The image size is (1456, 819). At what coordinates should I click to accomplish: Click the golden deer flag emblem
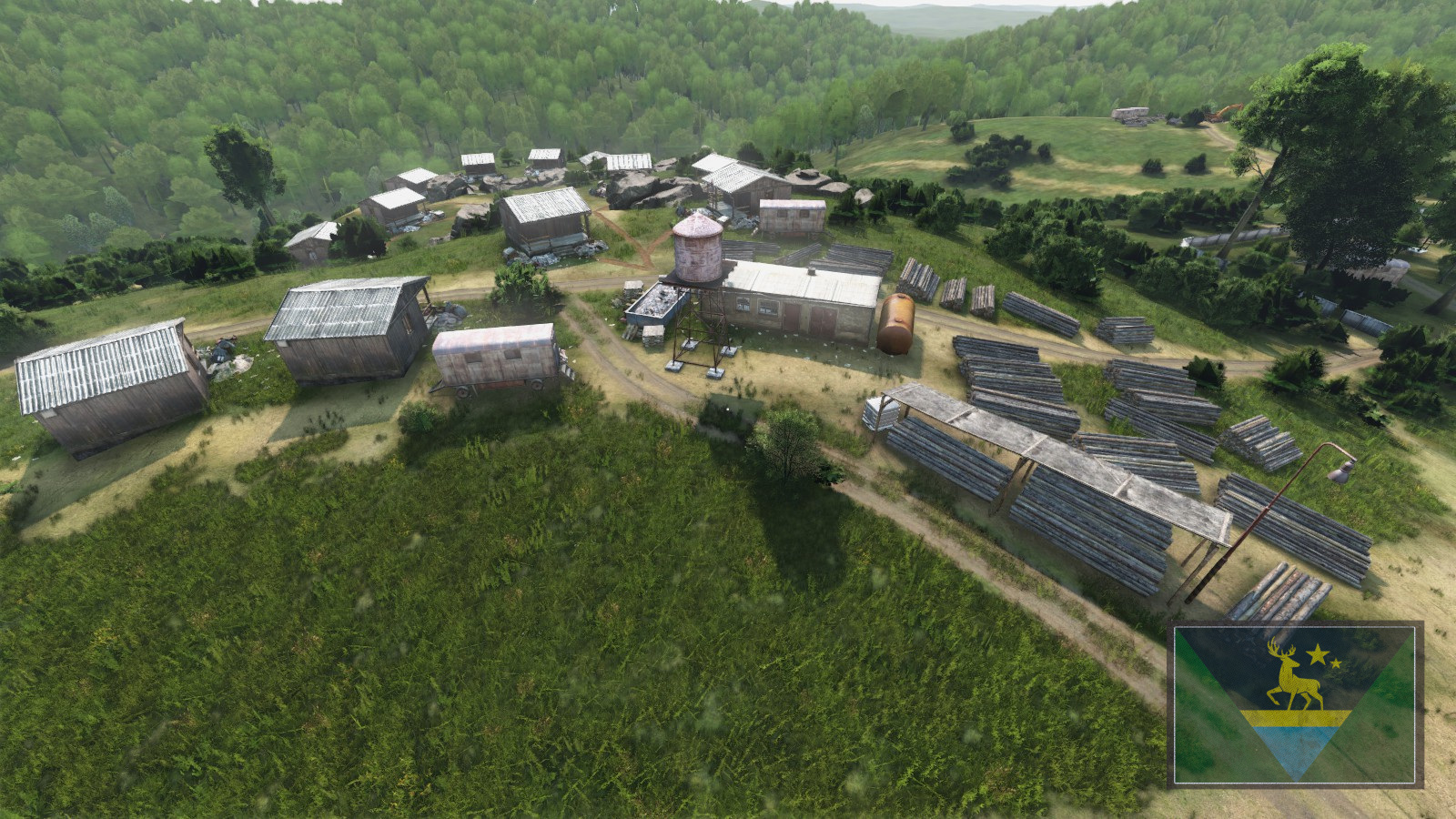point(1294,678)
